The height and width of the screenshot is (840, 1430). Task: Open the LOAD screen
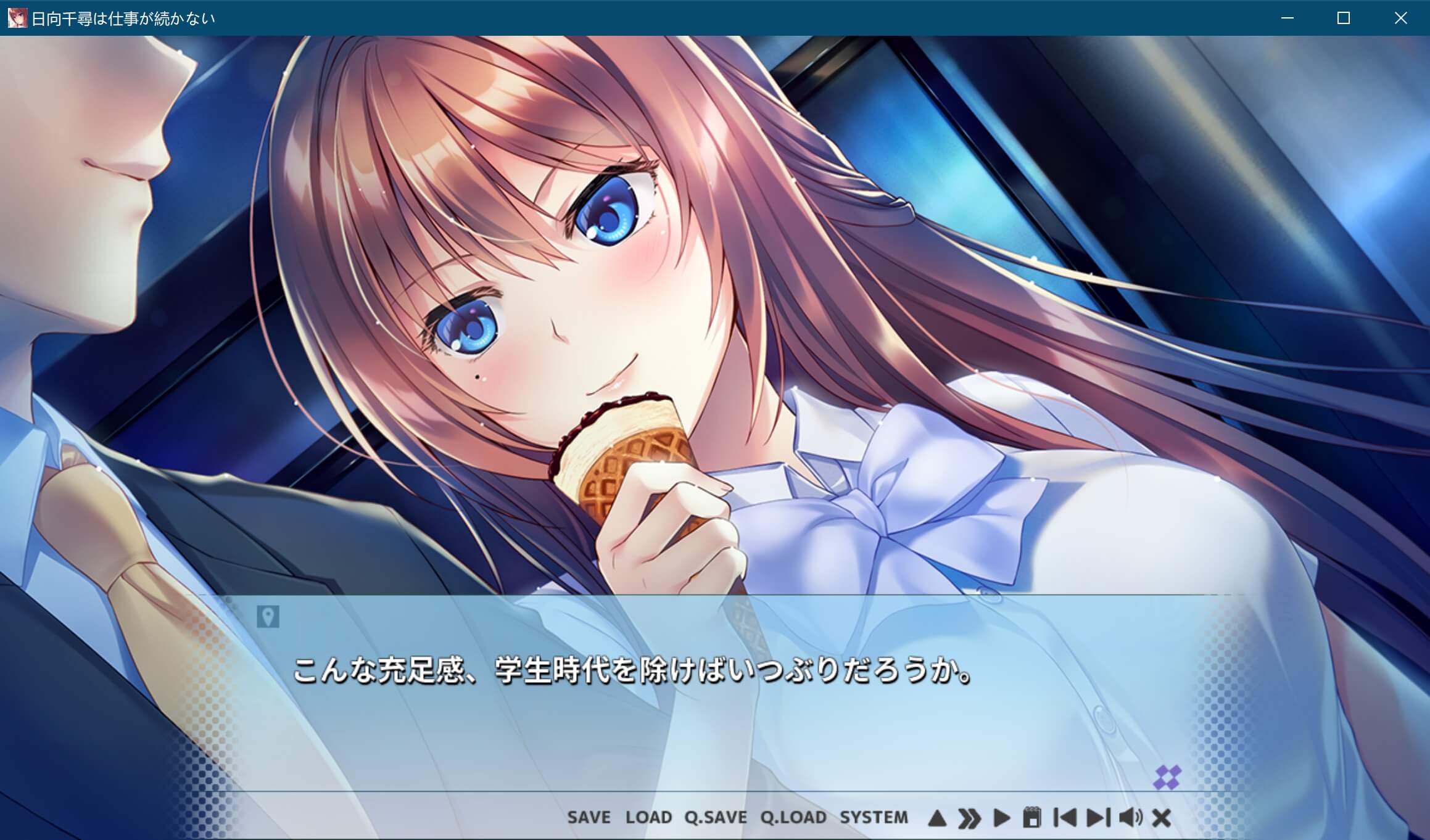[650, 817]
